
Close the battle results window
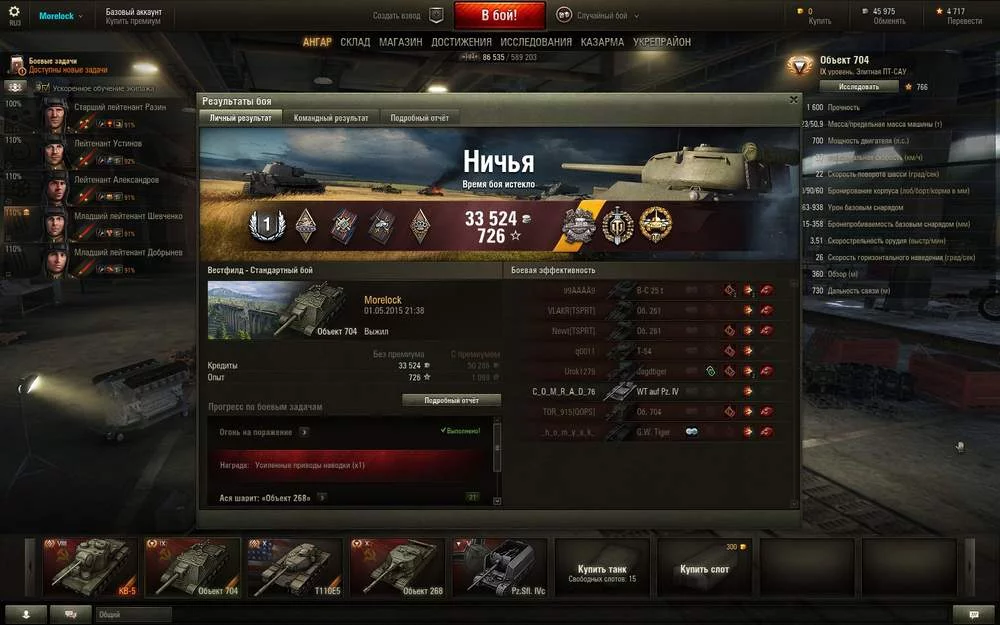coord(793,100)
